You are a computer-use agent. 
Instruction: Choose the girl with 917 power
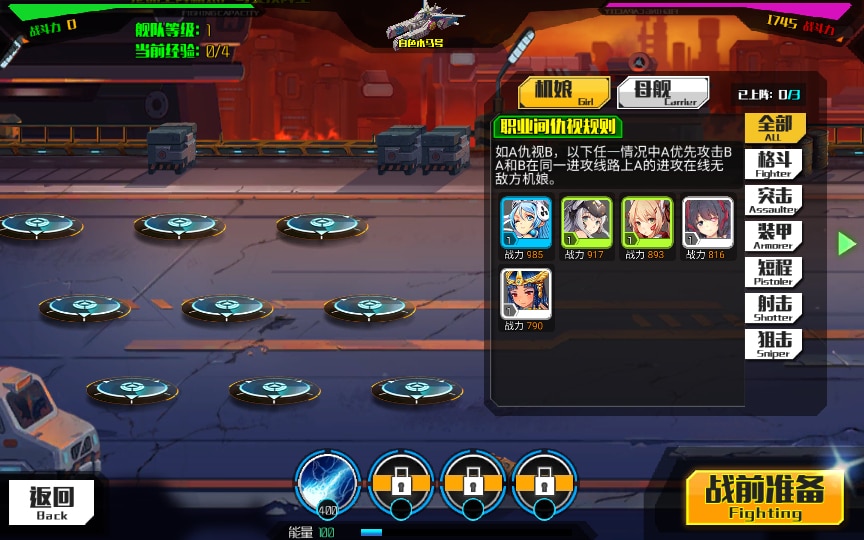coord(586,222)
